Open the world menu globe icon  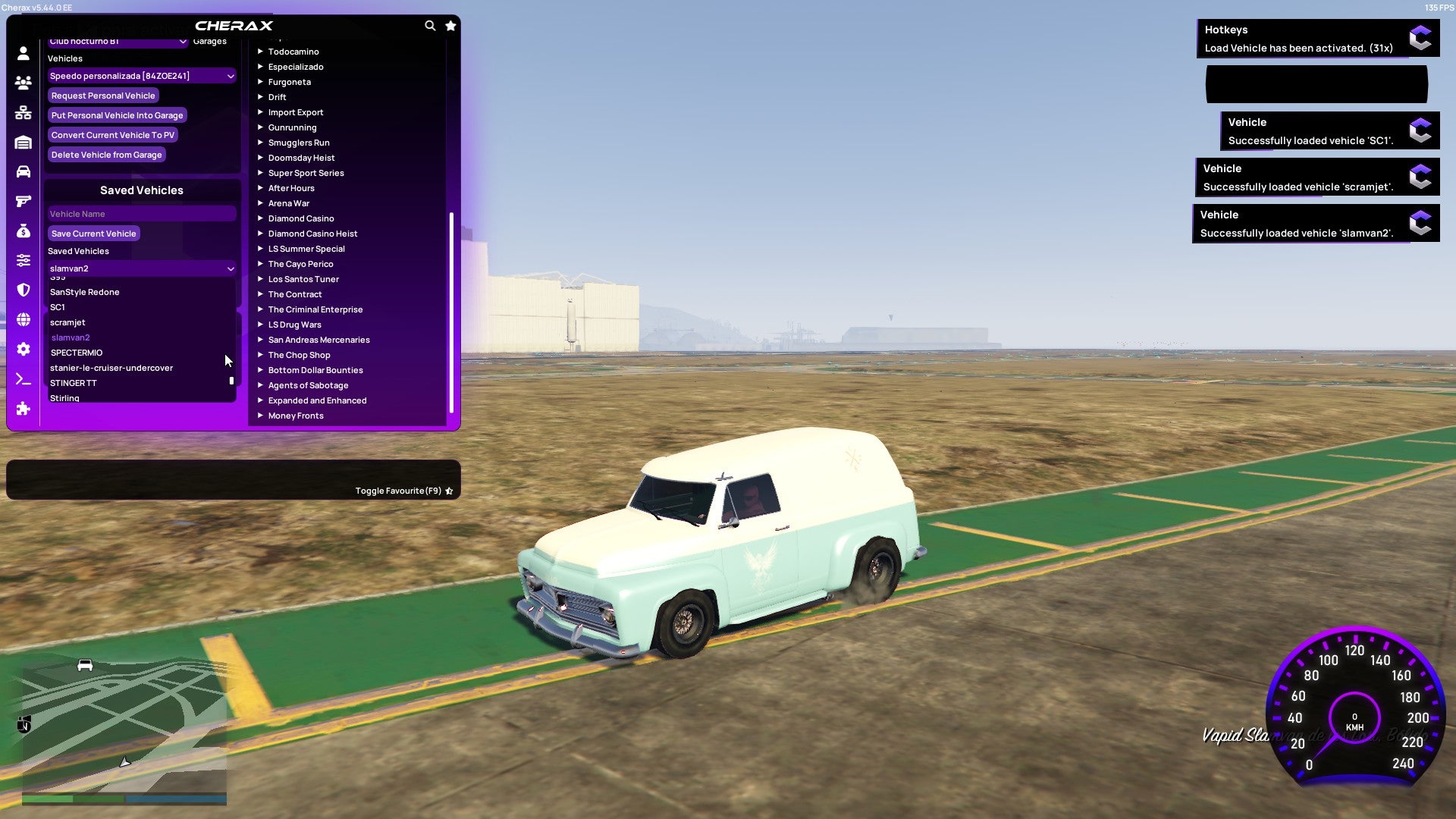click(x=23, y=318)
